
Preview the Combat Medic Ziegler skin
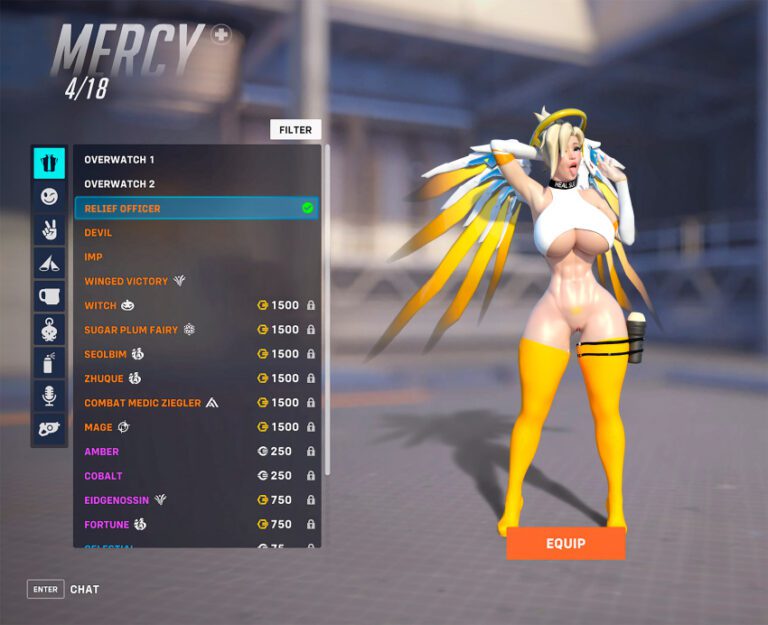(197, 403)
